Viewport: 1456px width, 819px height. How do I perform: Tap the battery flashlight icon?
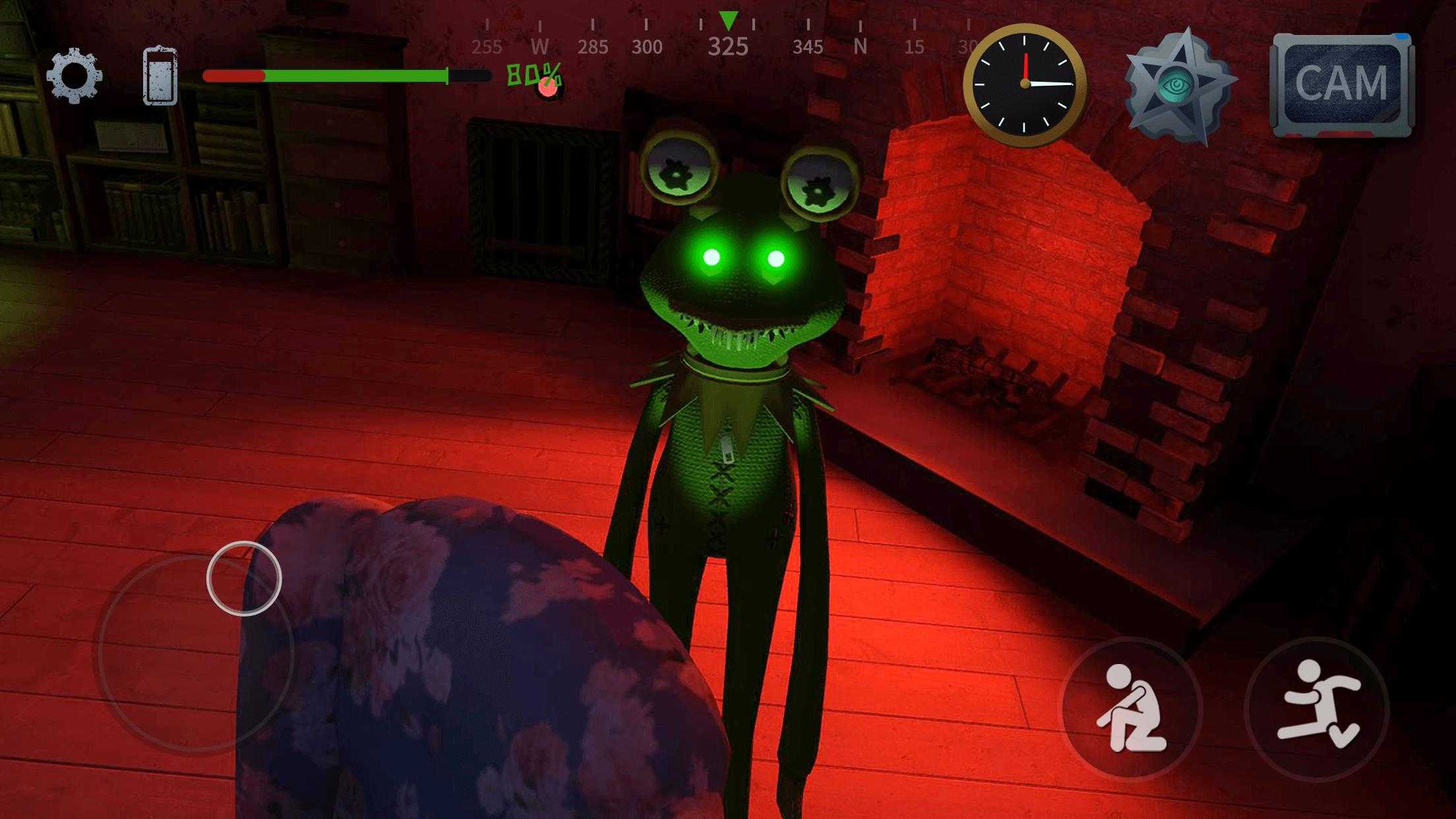[x=160, y=76]
